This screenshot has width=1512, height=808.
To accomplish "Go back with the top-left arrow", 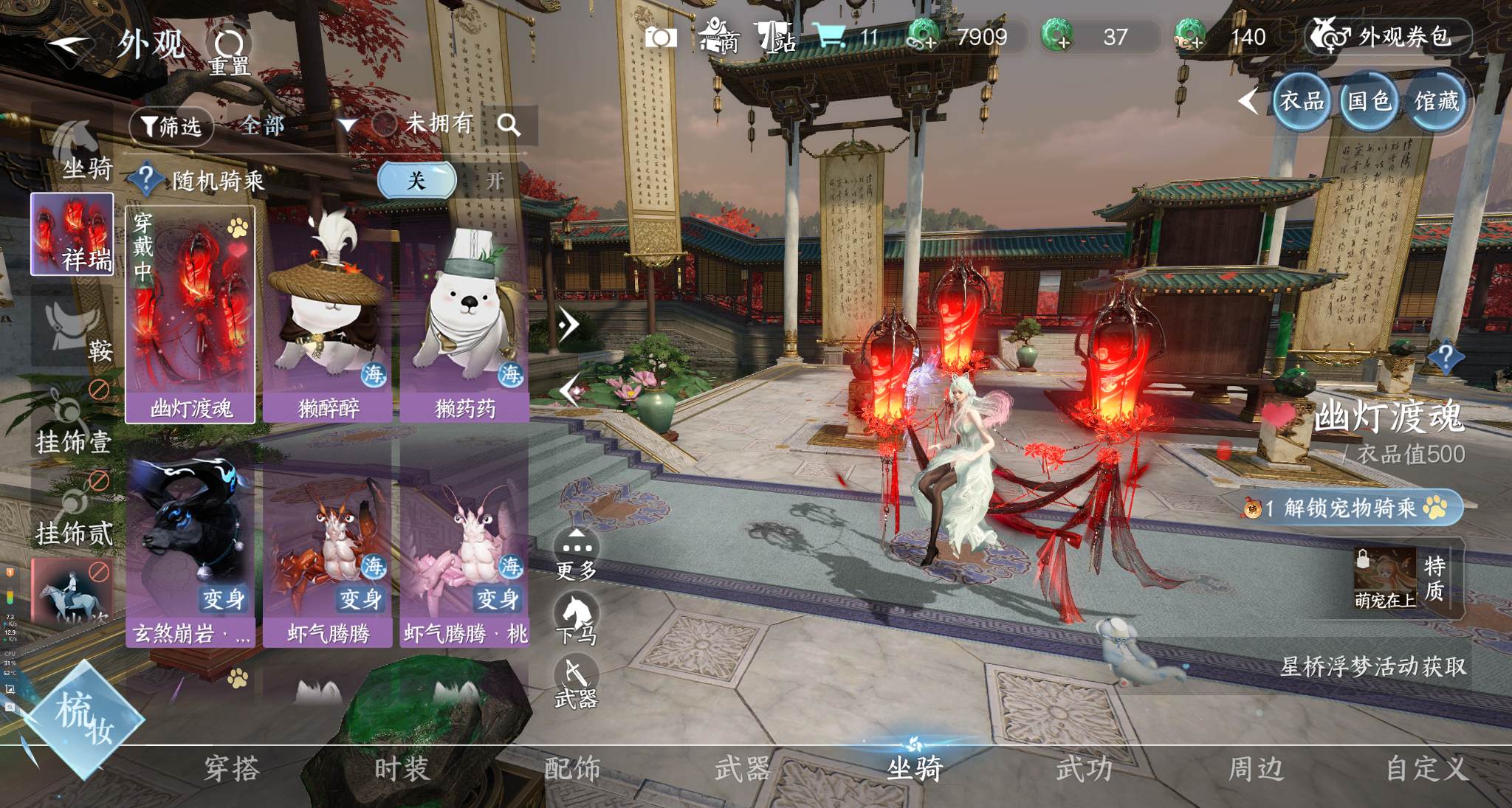I will [70, 46].
